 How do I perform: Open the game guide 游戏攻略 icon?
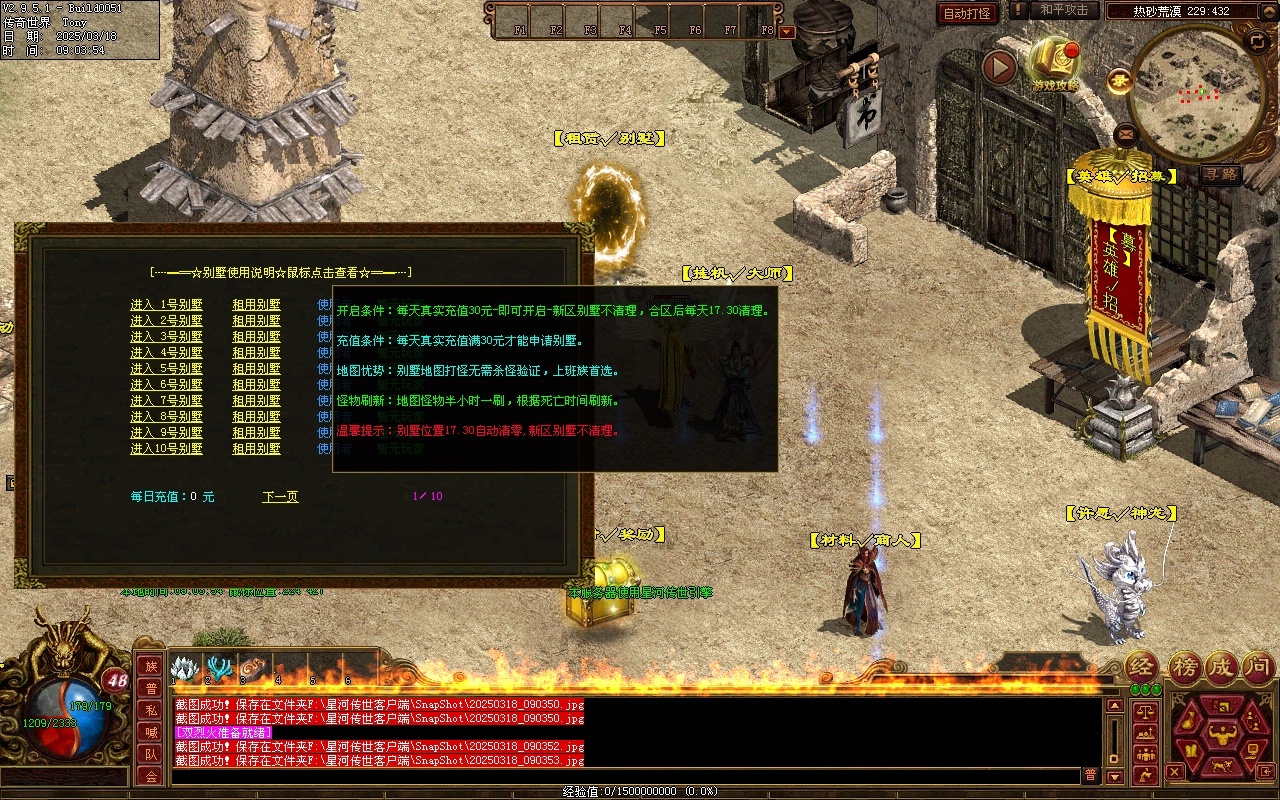(x=1055, y=62)
